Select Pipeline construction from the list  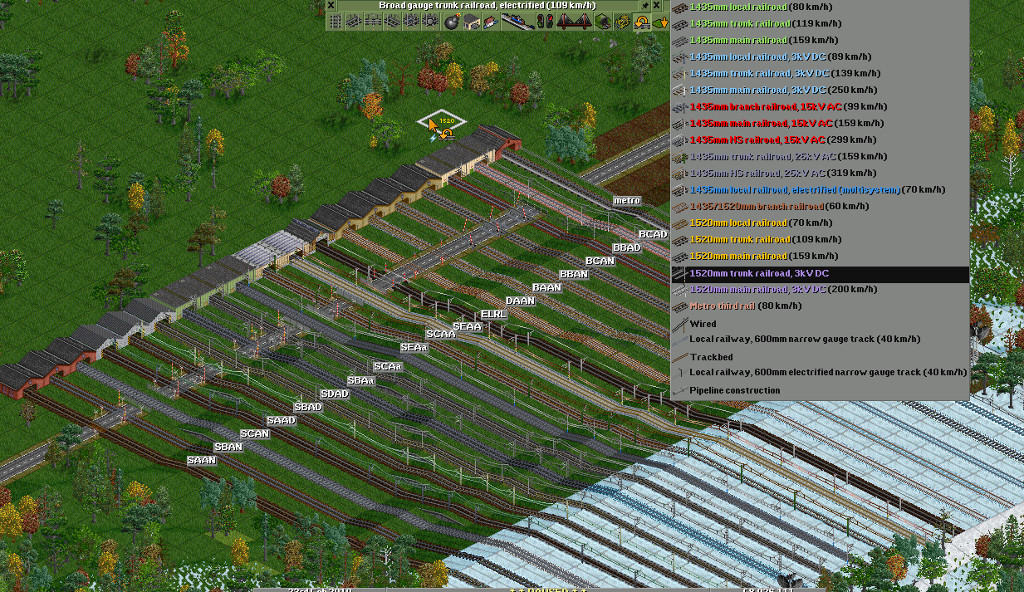(x=734, y=390)
